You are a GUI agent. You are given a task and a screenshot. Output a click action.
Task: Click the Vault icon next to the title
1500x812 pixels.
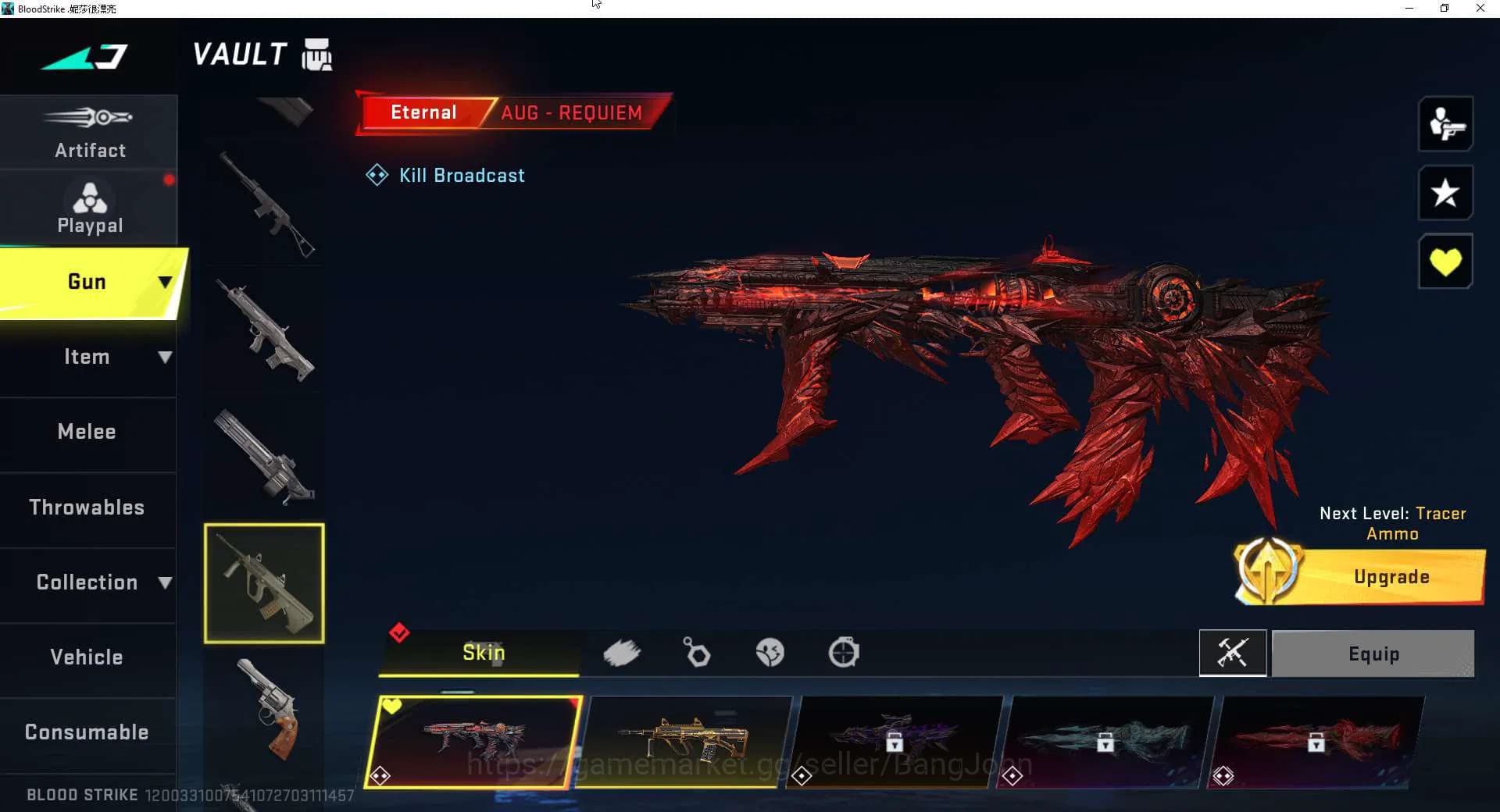tap(315, 54)
